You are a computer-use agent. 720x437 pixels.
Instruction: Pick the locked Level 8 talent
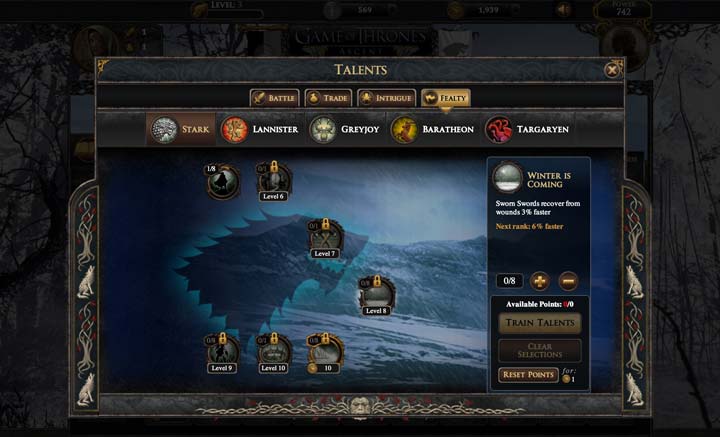pos(376,294)
